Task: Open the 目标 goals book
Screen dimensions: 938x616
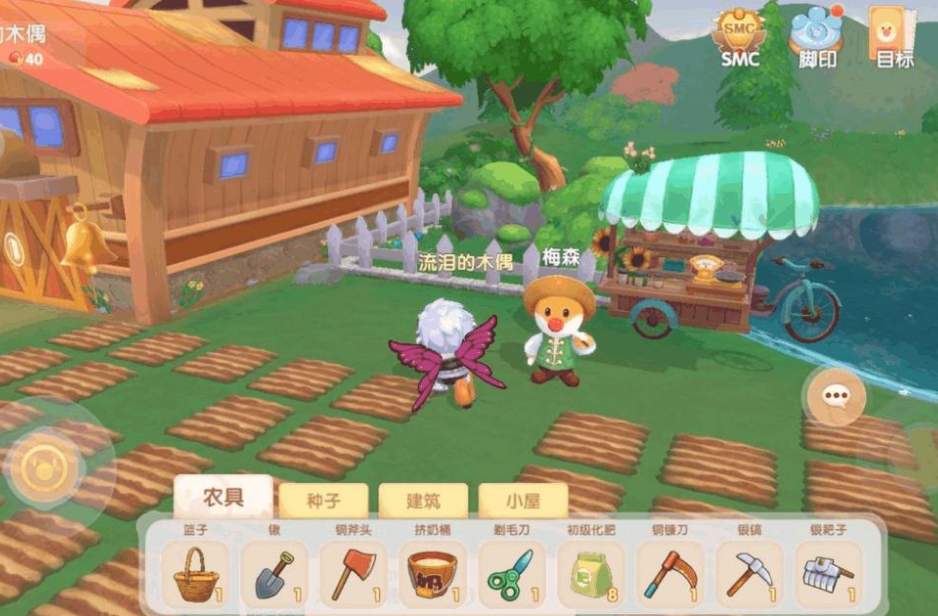Action: click(x=894, y=37)
